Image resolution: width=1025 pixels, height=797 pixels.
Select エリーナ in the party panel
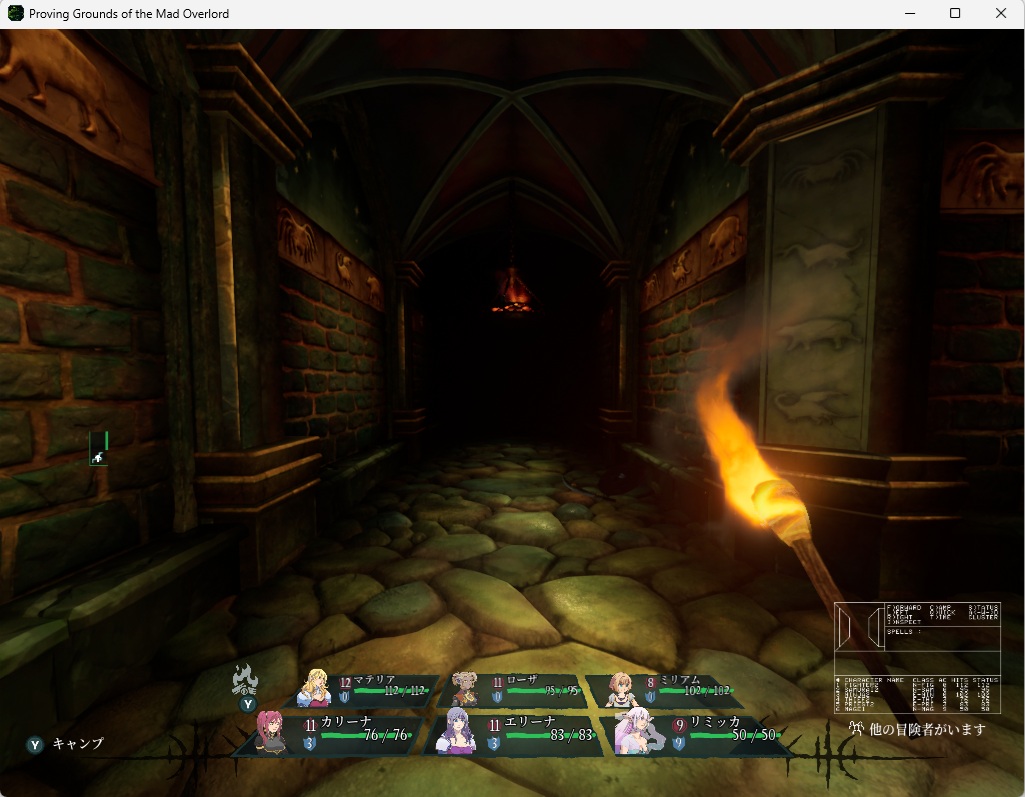point(459,732)
